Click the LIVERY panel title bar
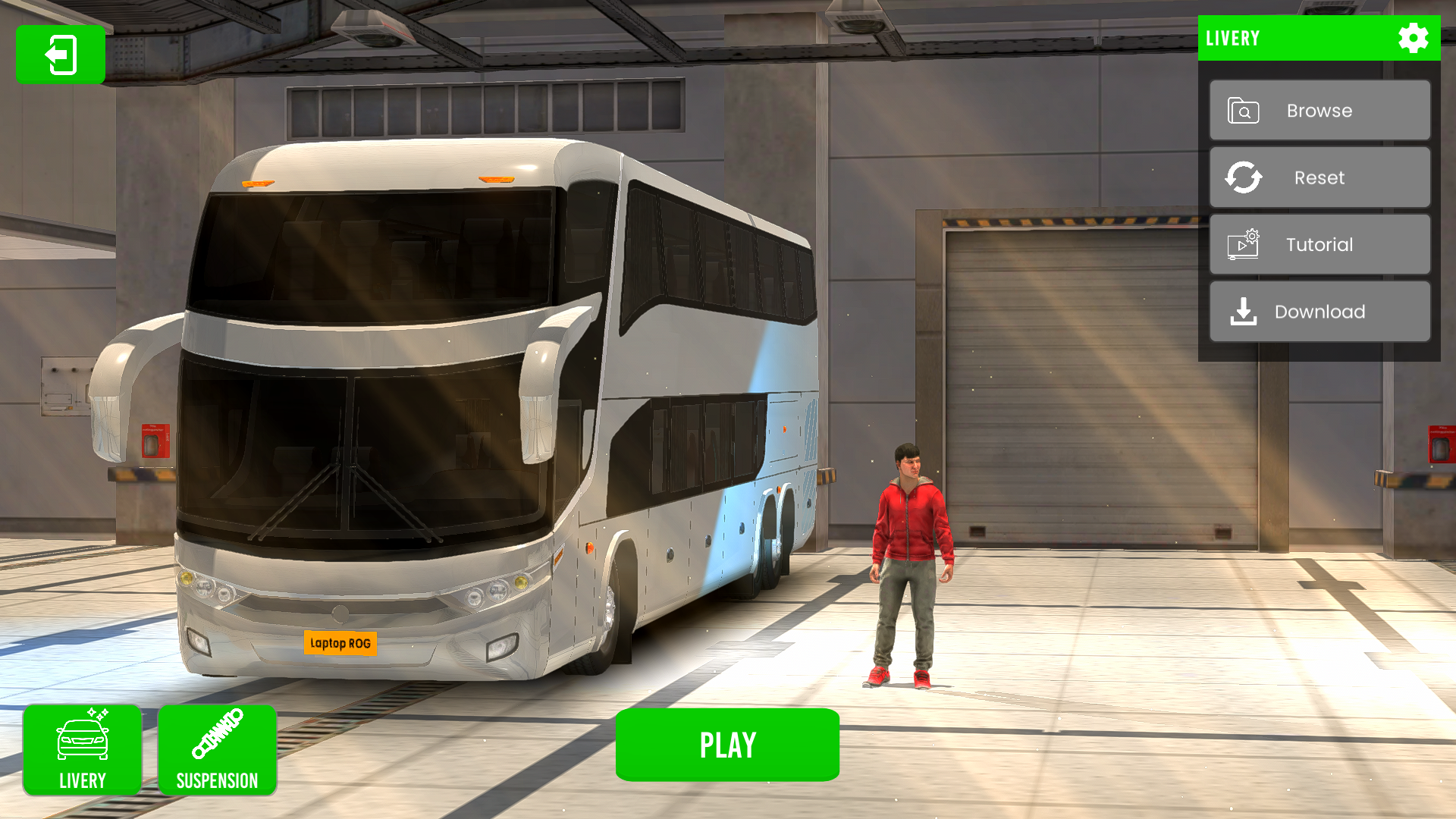The width and height of the screenshot is (1456, 819). pos(1289,39)
